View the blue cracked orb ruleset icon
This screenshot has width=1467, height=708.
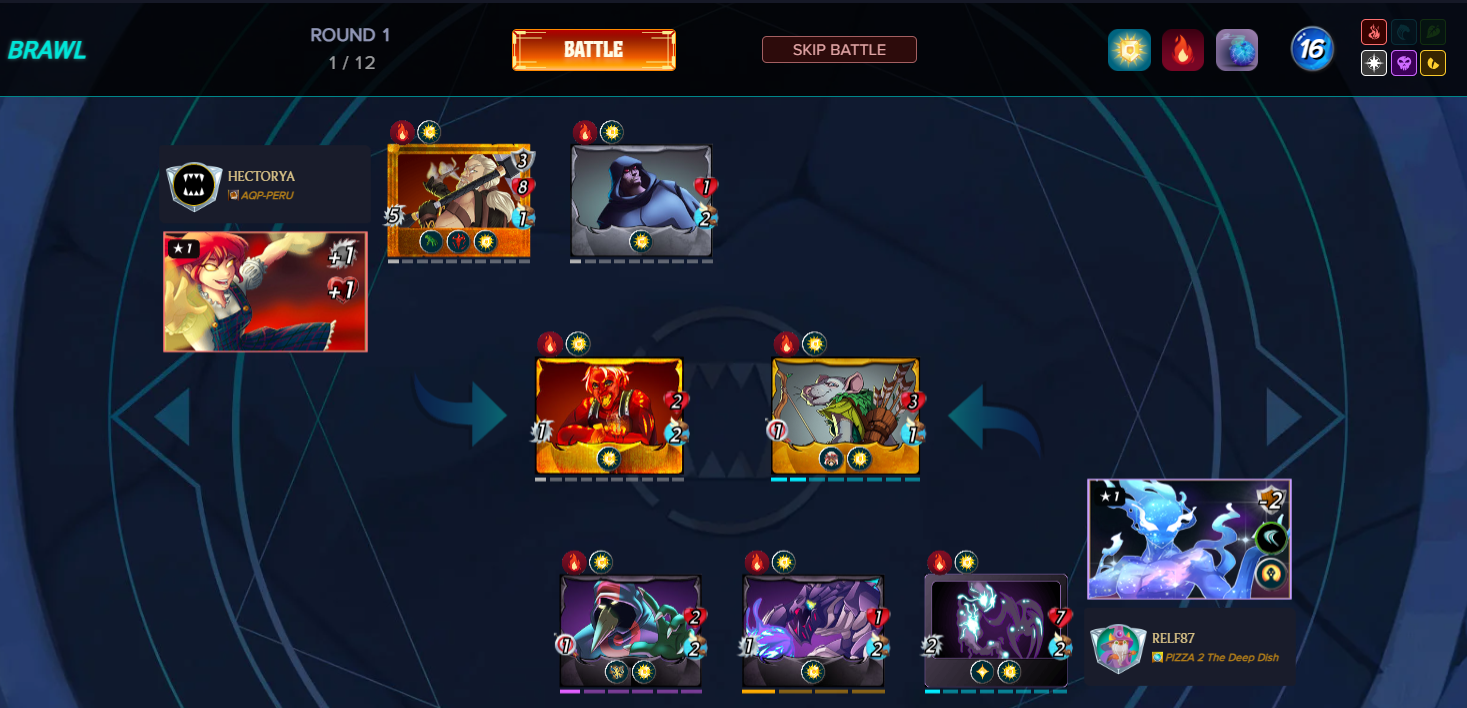pos(1237,50)
